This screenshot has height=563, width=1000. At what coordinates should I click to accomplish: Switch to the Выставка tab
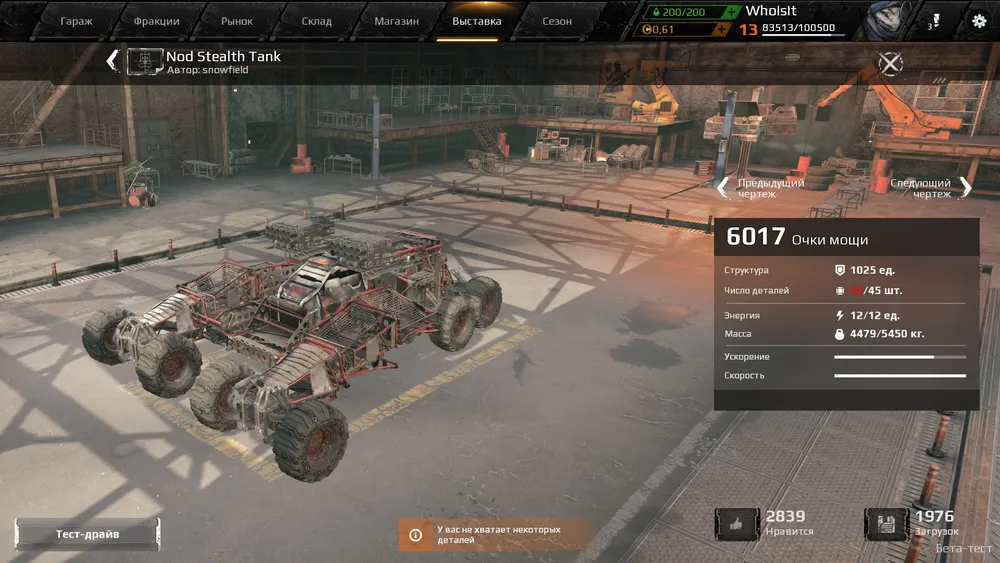[x=477, y=21]
